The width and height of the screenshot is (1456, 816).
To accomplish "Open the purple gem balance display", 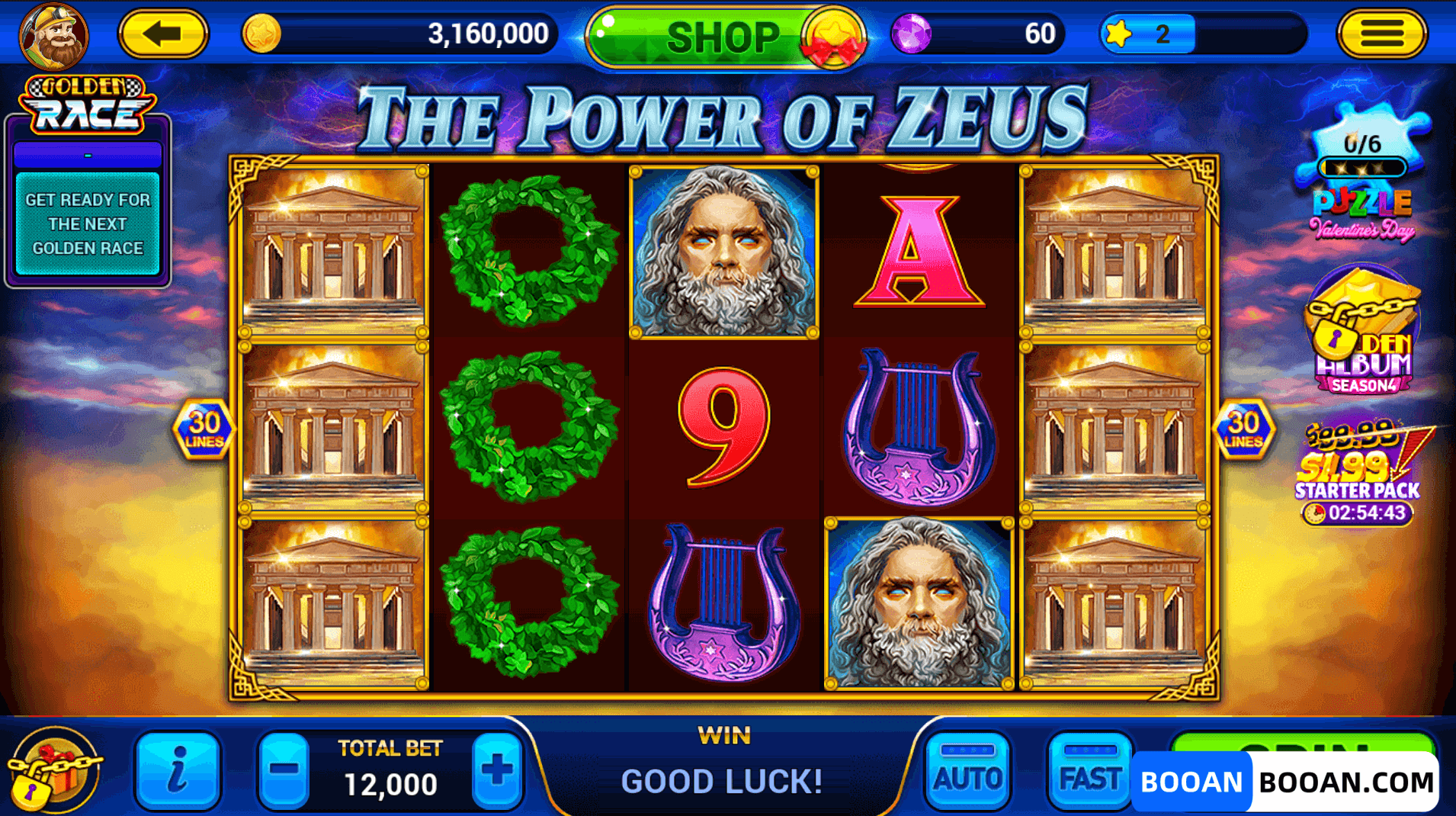I will coord(913,34).
